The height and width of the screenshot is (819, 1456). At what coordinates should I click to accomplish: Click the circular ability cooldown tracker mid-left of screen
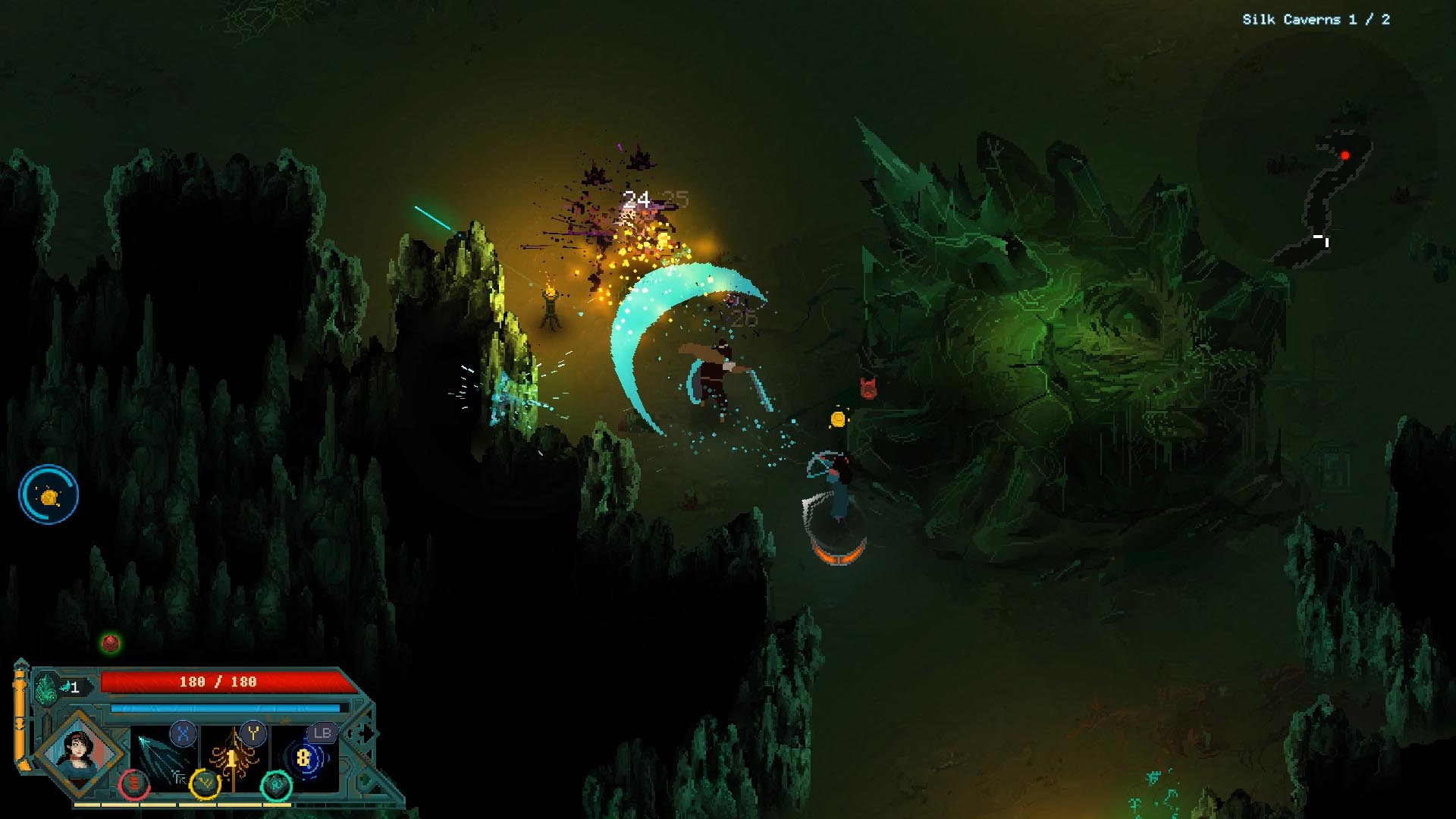click(x=47, y=494)
